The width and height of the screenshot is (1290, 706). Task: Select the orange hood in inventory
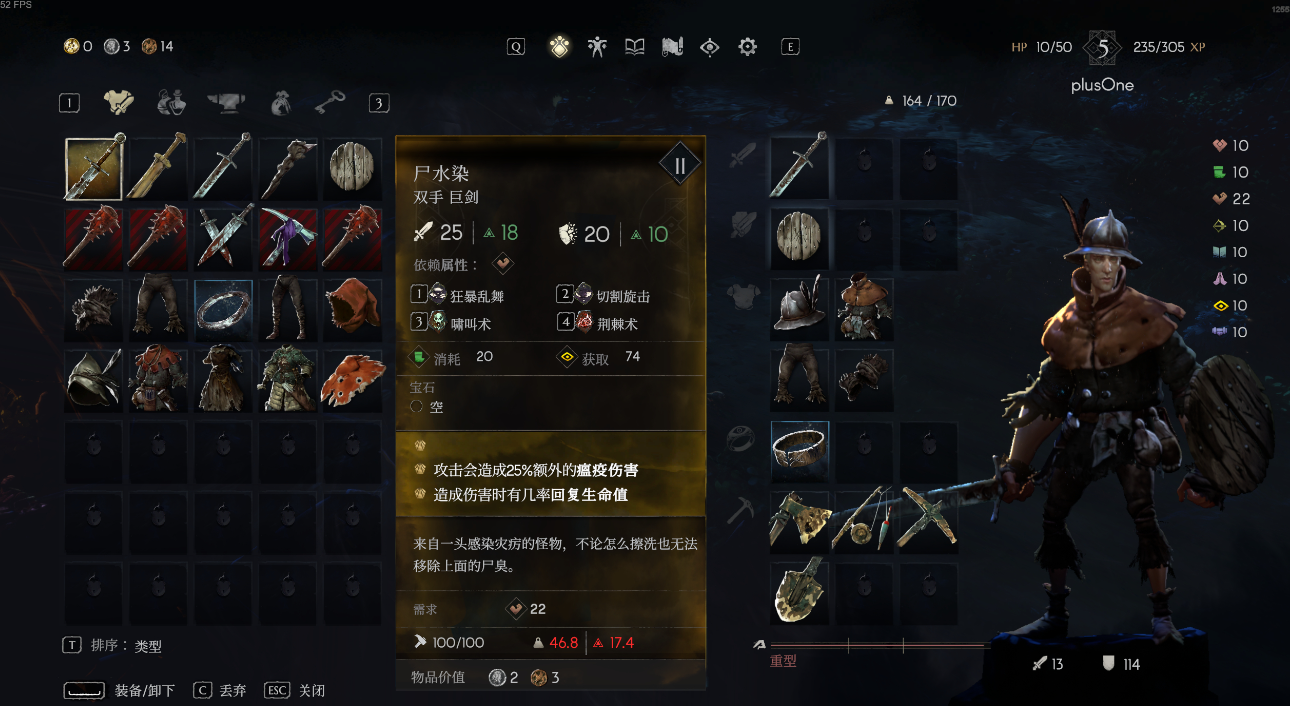(352, 309)
